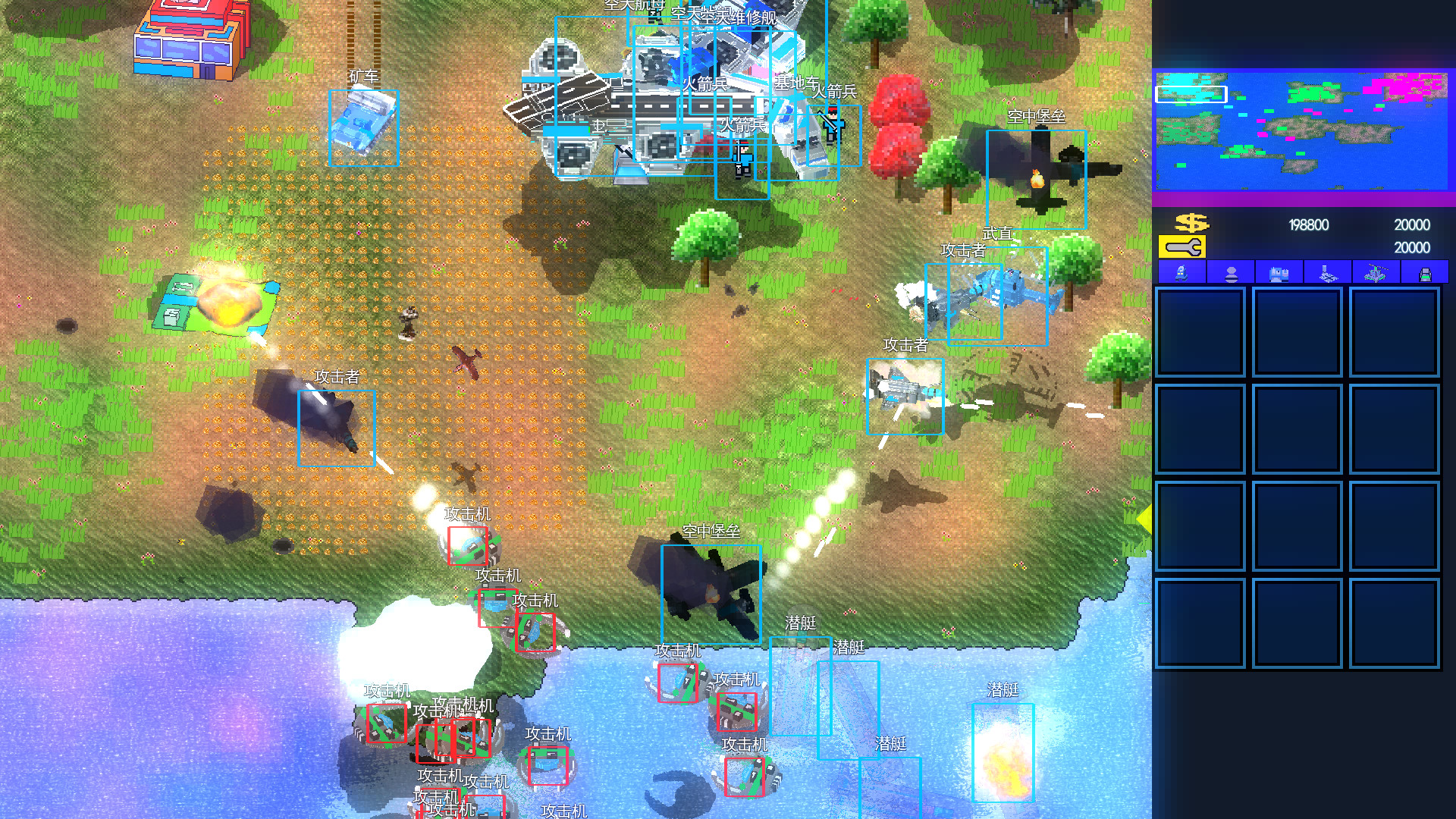Select the infantry robot build category icon
Screen dimensions: 1456x819
tap(1181, 275)
